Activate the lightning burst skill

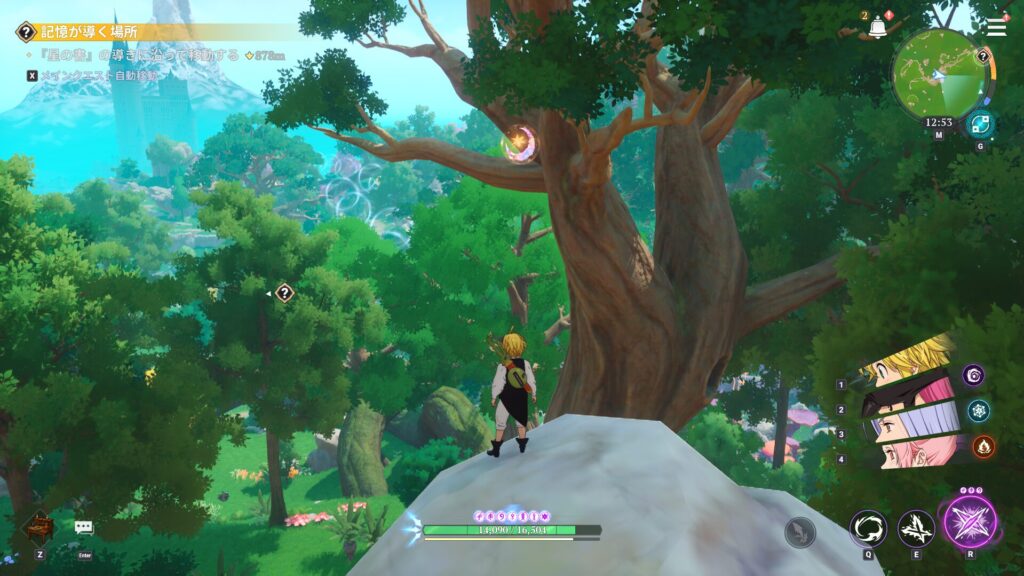(916, 528)
